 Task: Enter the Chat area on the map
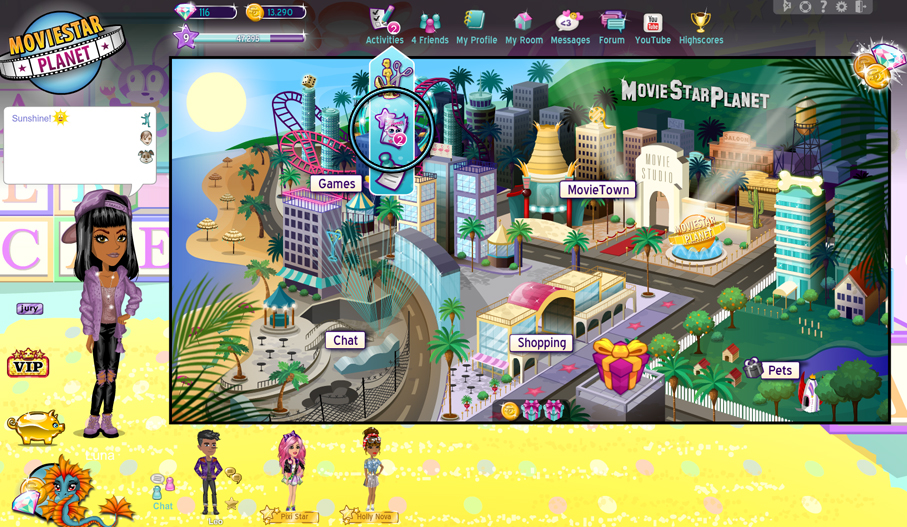point(345,340)
